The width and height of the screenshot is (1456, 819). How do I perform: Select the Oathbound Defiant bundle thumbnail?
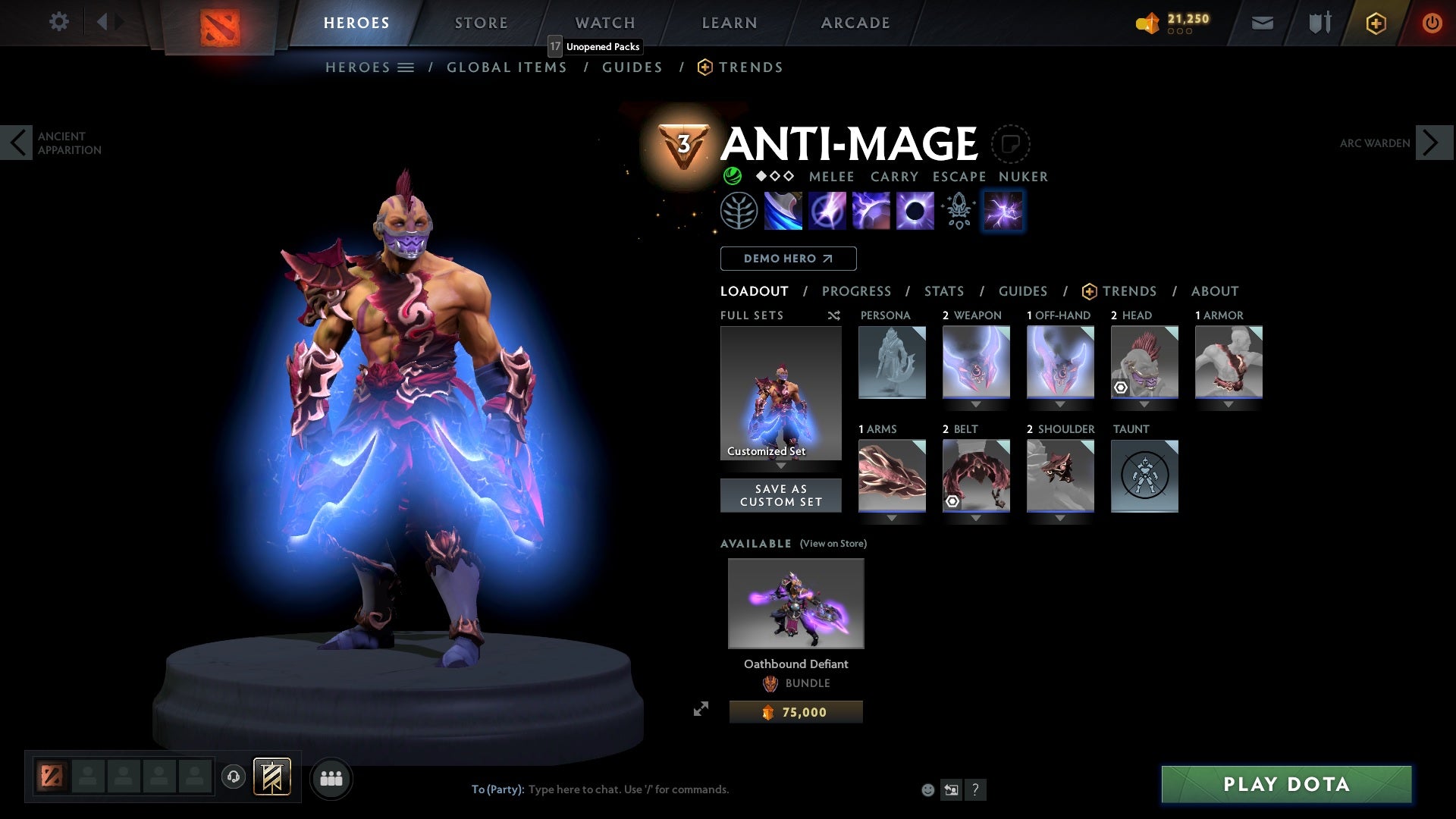click(x=795, y=603)
